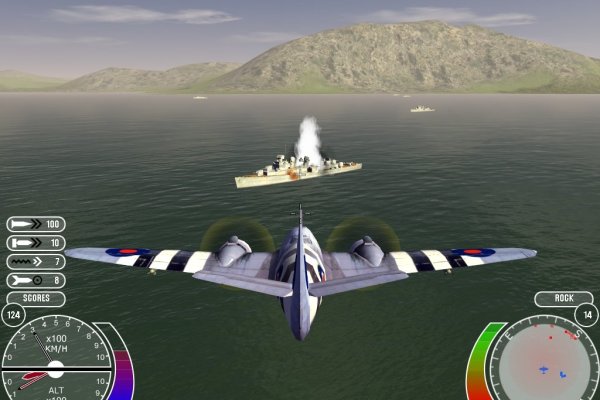The height and width of the screenshot is (400, 600).
Task: Click the ROCK weapon label
Action: (x=563, y=299)
